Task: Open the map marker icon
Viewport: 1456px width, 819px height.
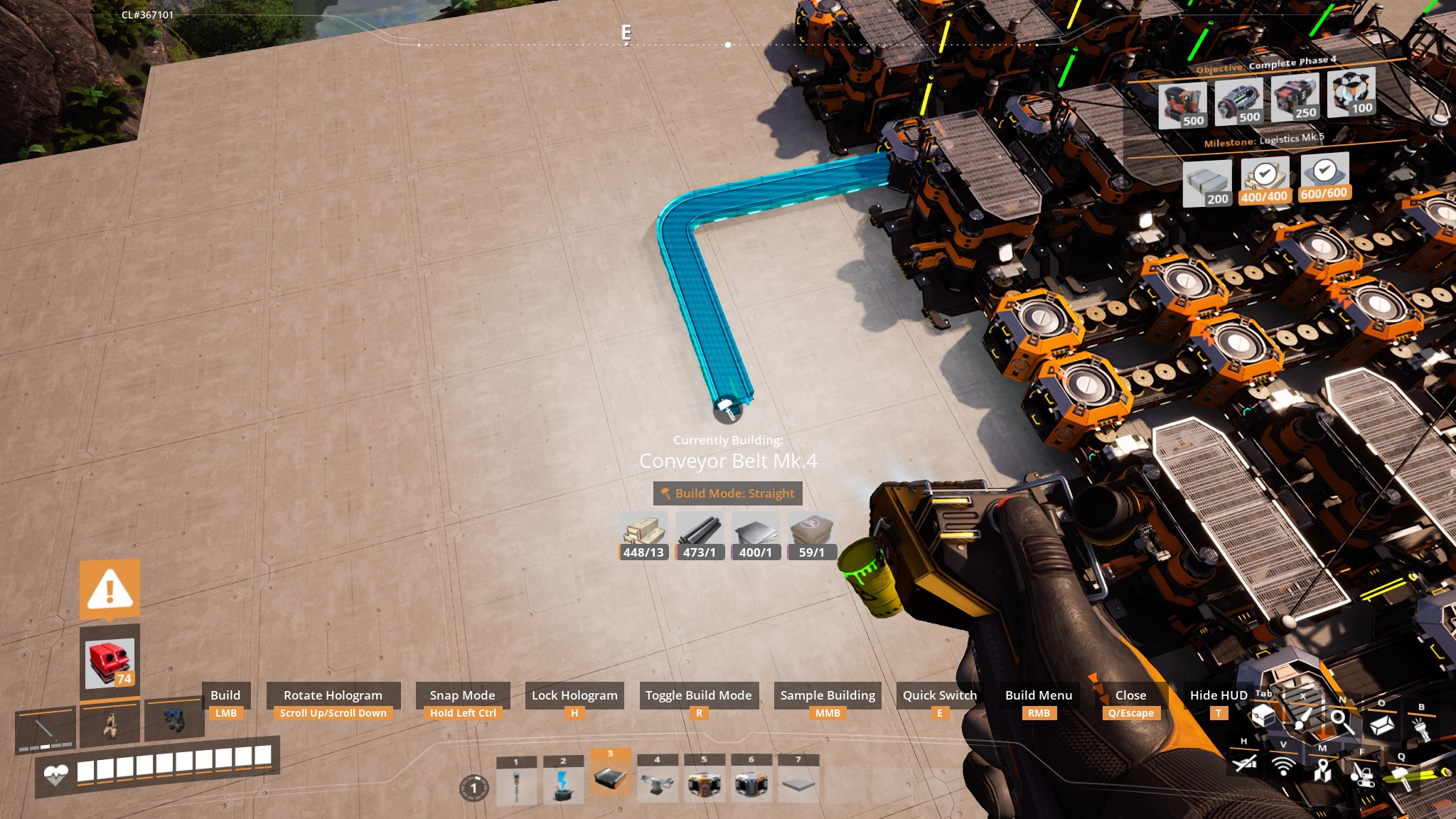Action: 1322,769
